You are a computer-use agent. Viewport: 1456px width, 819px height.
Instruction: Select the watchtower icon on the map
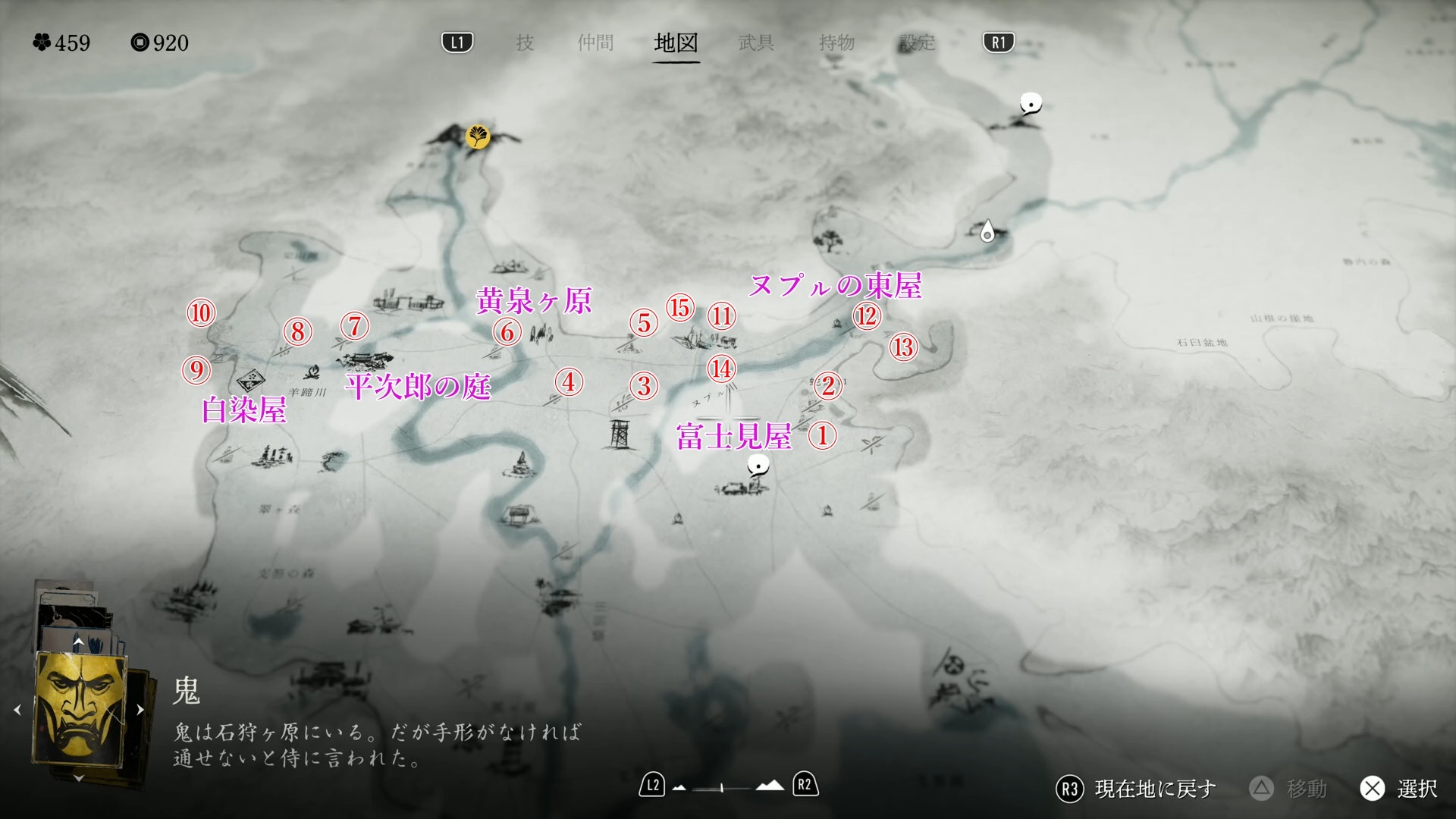(x=620, y=435)
